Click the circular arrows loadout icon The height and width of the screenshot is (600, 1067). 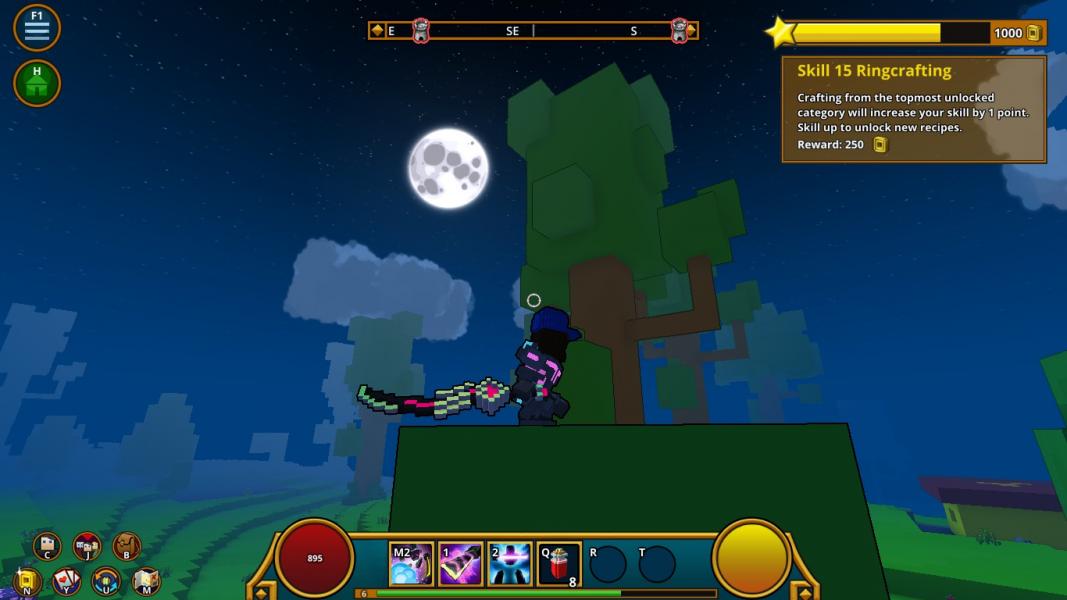(106, 580)
